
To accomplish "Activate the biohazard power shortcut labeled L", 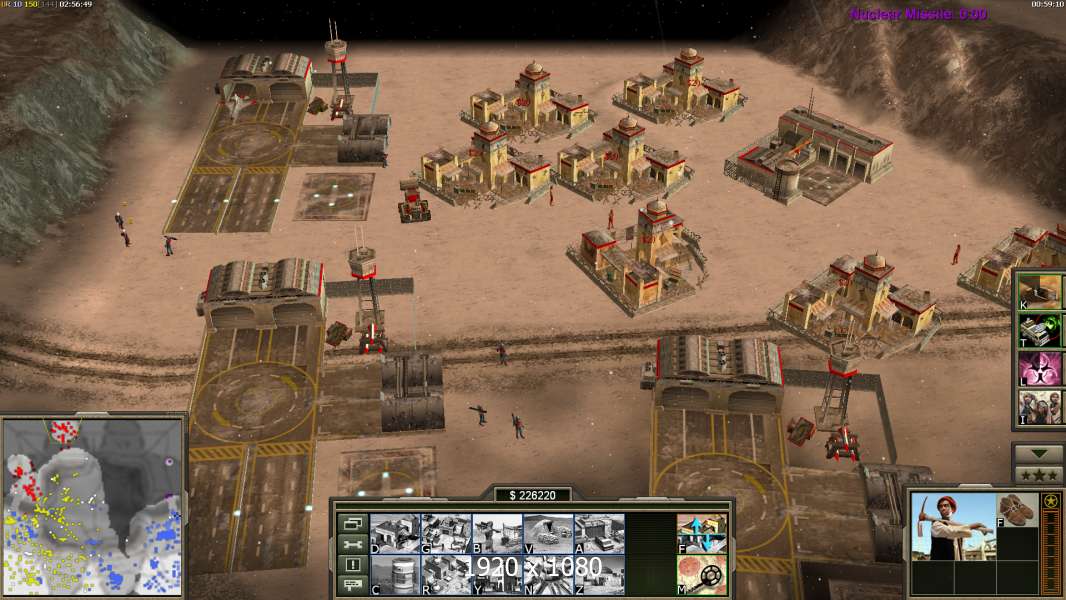I will [1040, 368].
